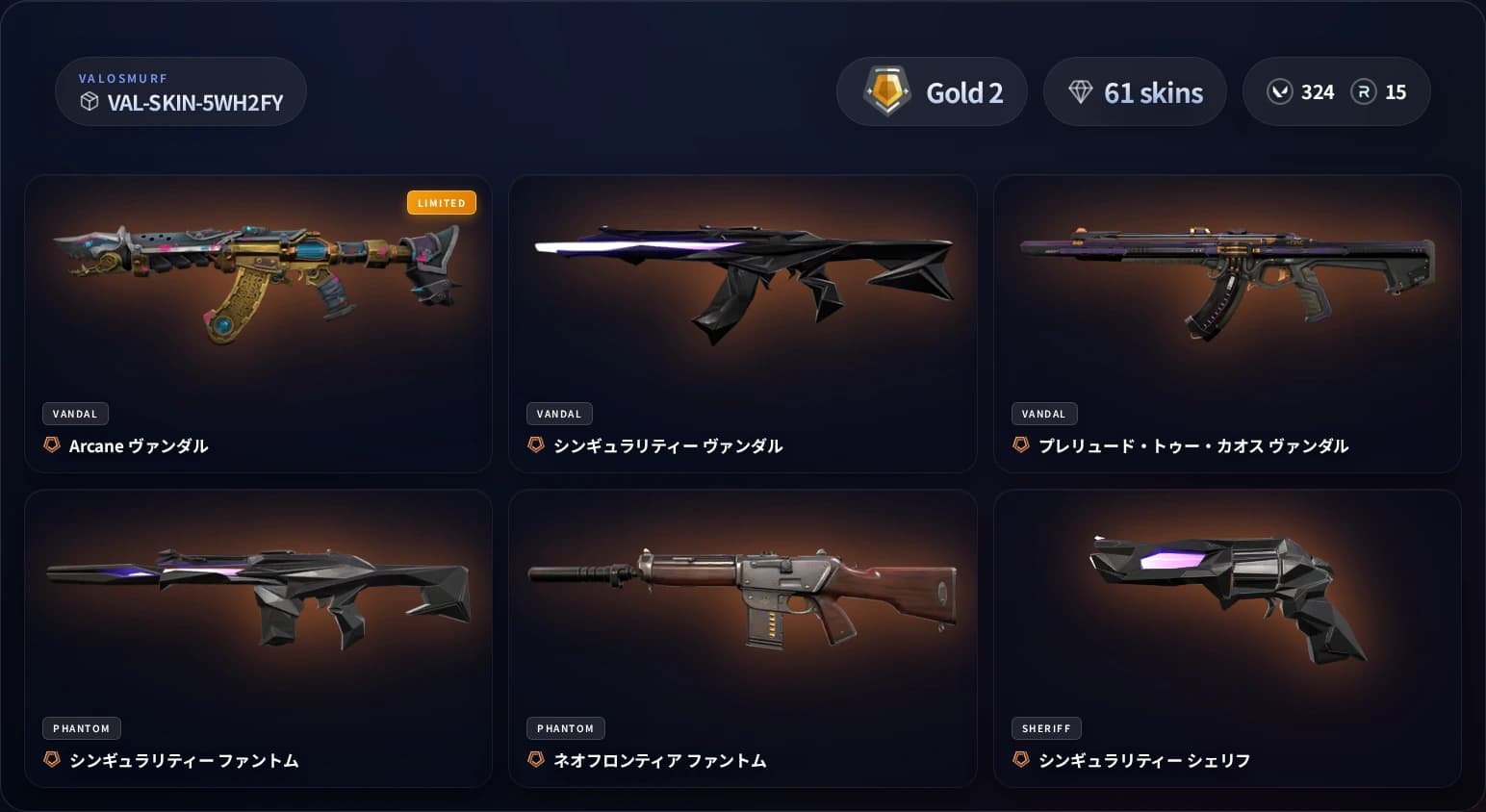Click the hexagon icon beside シンギュラリティー ファントム

(52, 760)
